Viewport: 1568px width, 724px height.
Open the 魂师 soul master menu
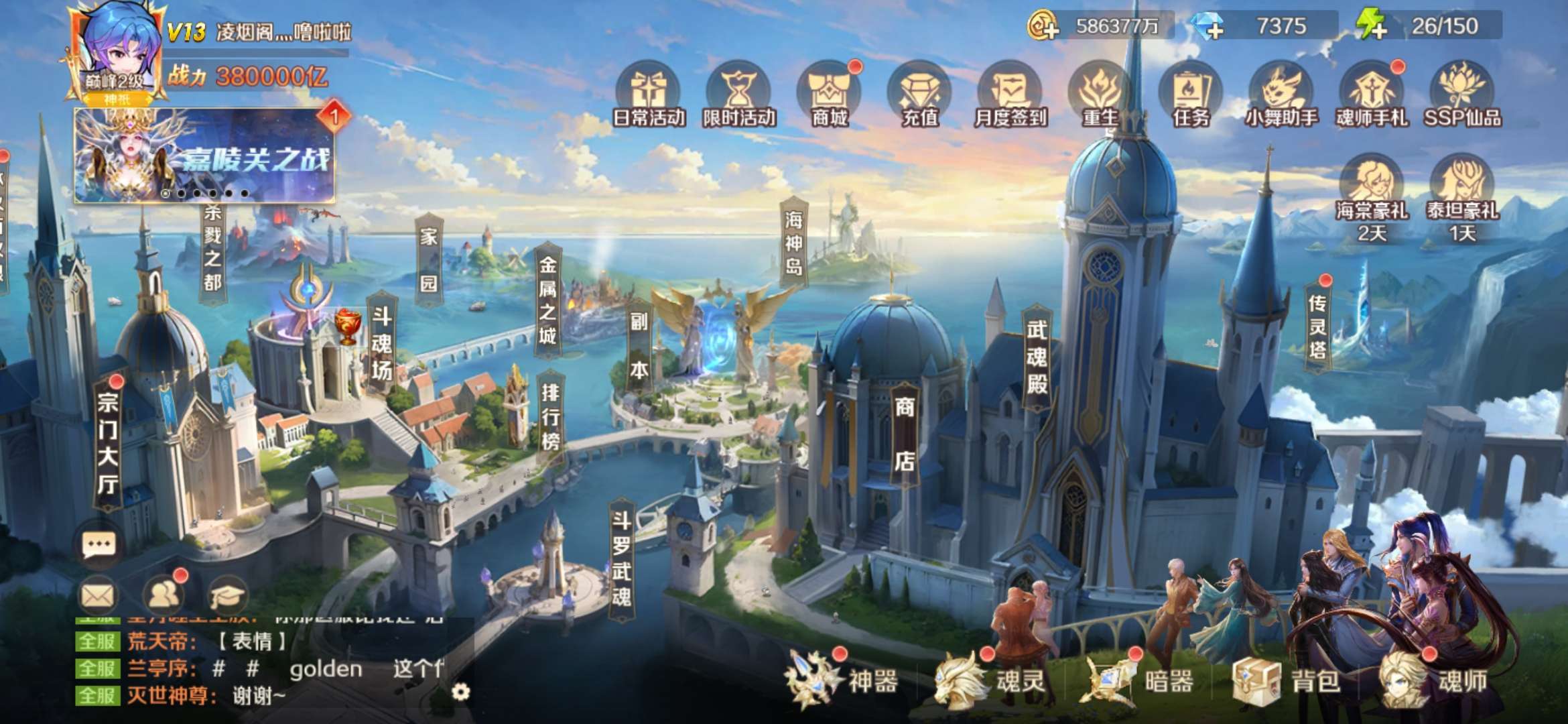(x=1434, y=682)
